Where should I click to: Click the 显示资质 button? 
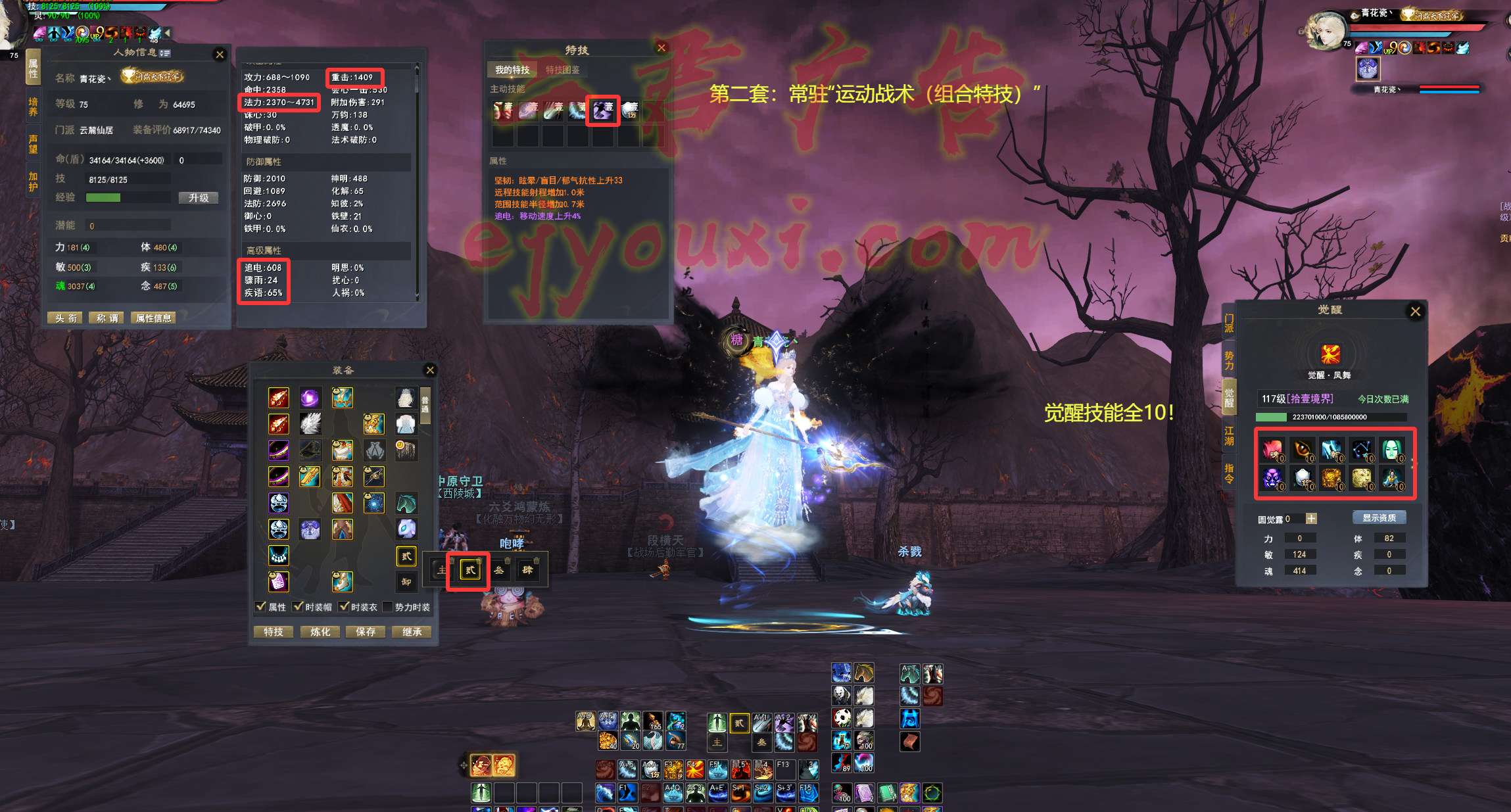[x=1379, y=518]
